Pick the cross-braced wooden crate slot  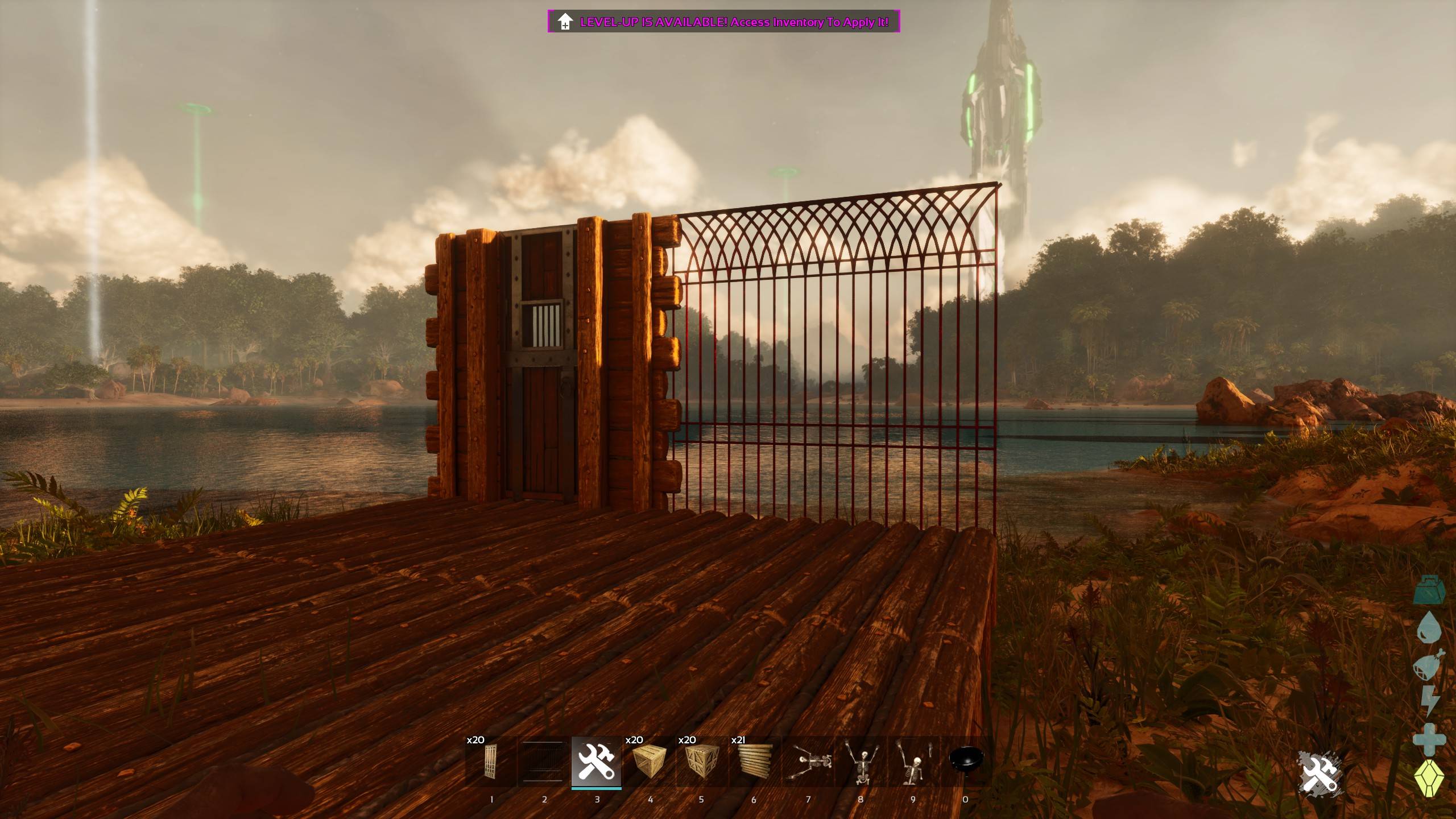(x=701, y=762)
